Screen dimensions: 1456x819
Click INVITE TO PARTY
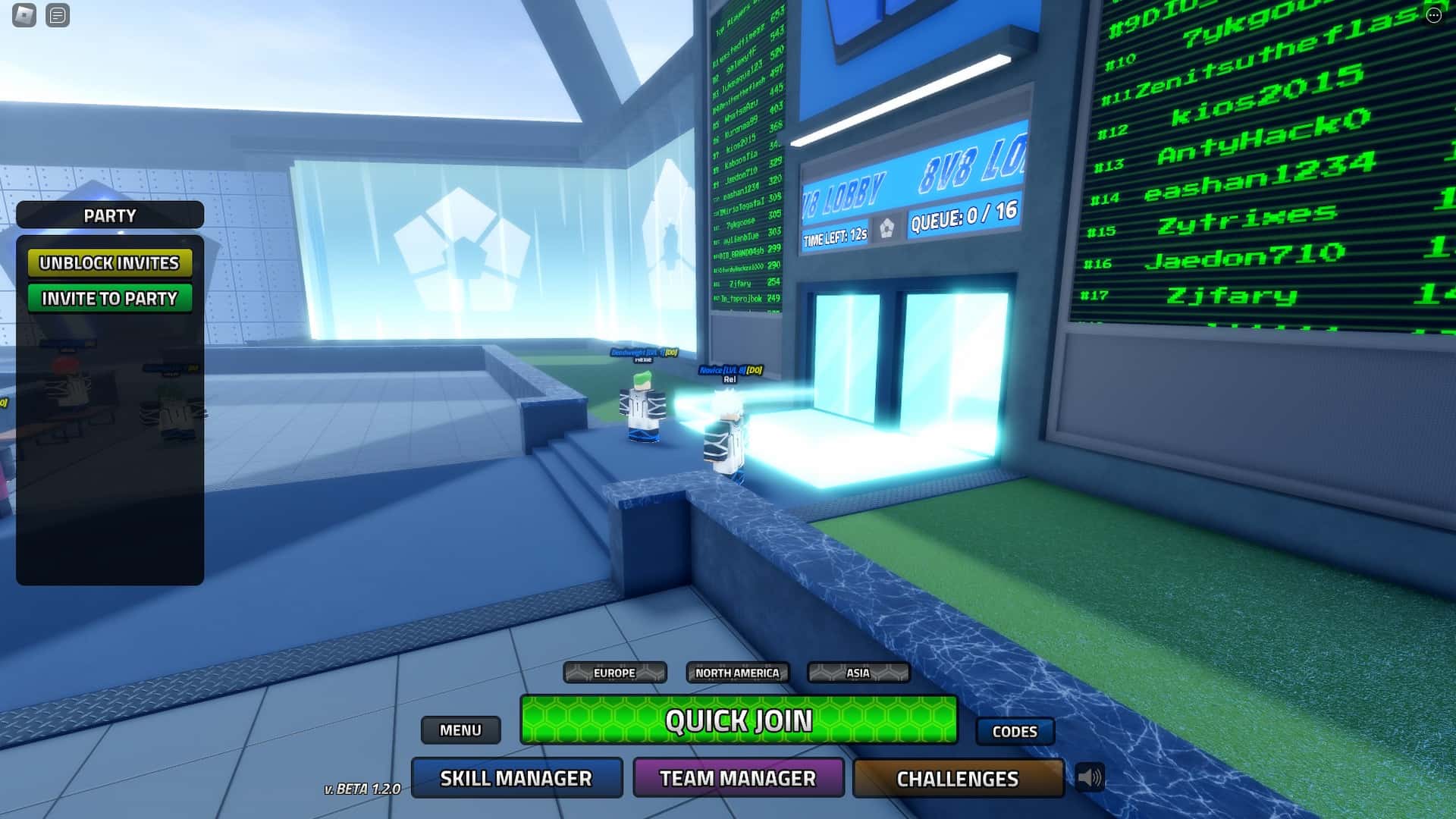tap(111, 298)
